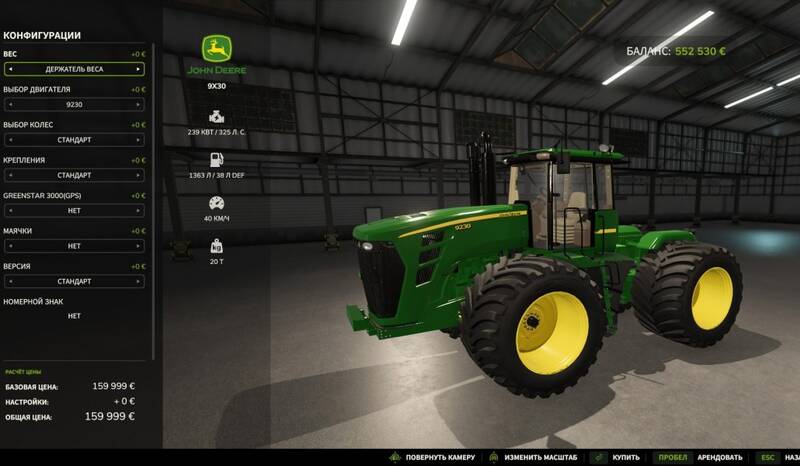Choose the next engine in ВЫБОР ДВИГАТЕЛЯ
The height and width of the screenshot is (466, 800).
(140, 104)
